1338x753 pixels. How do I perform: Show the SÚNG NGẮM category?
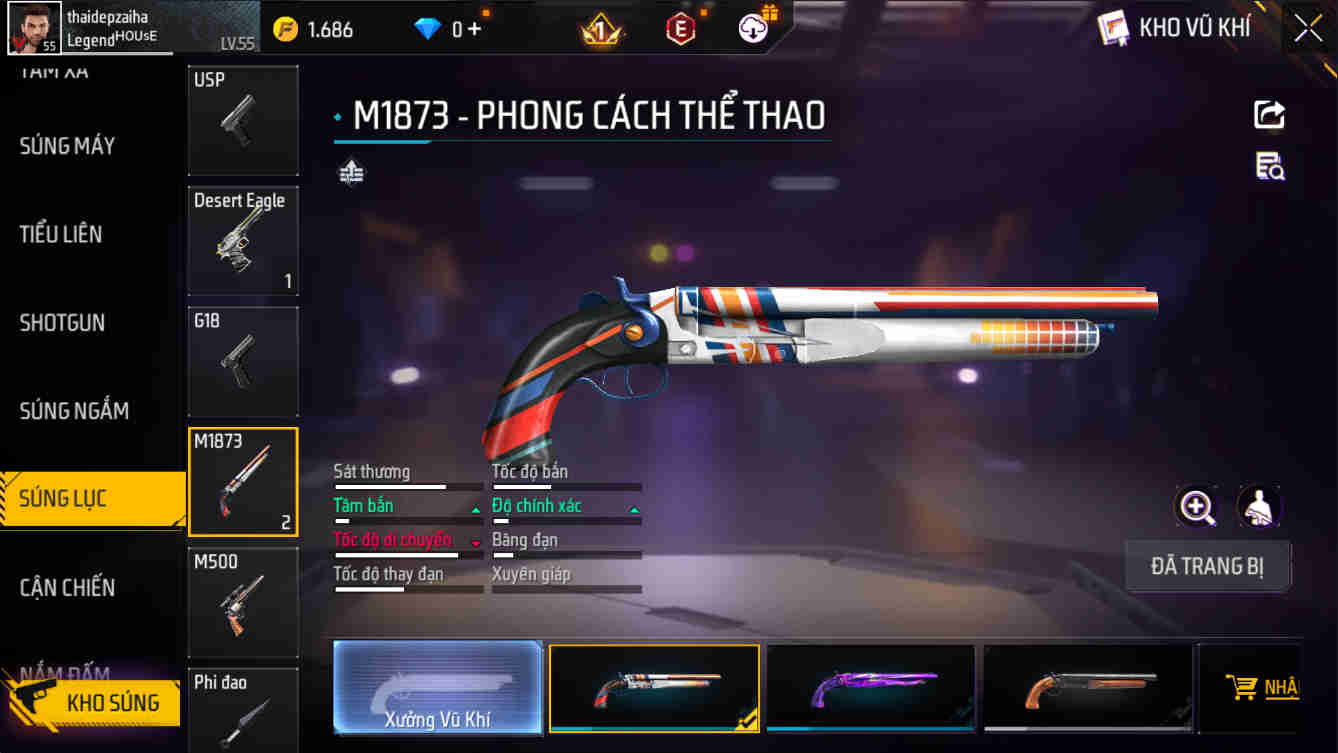click(74, 411)
